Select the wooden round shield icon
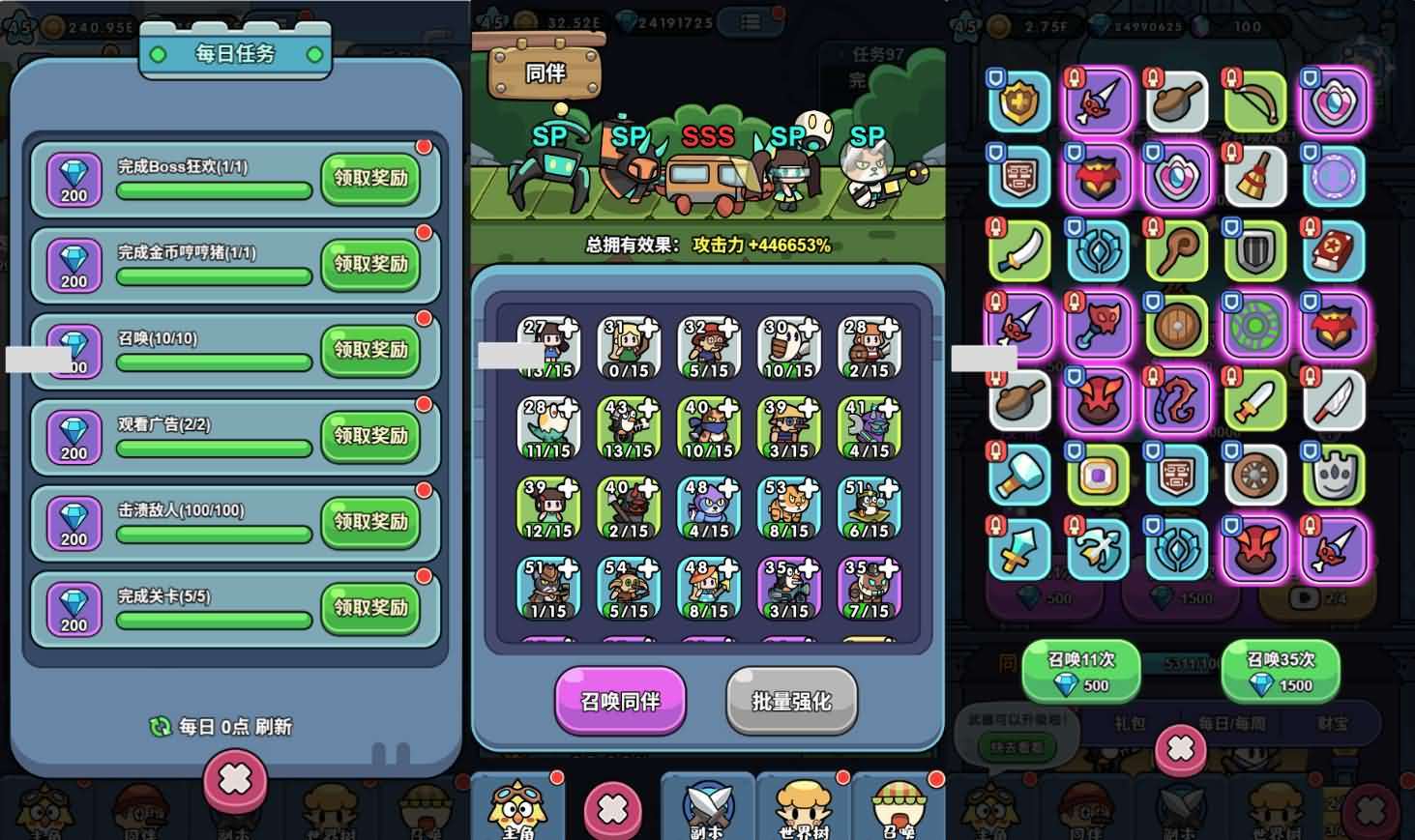The height and width of the screenshot is (840, 1415). point(1176,327)
